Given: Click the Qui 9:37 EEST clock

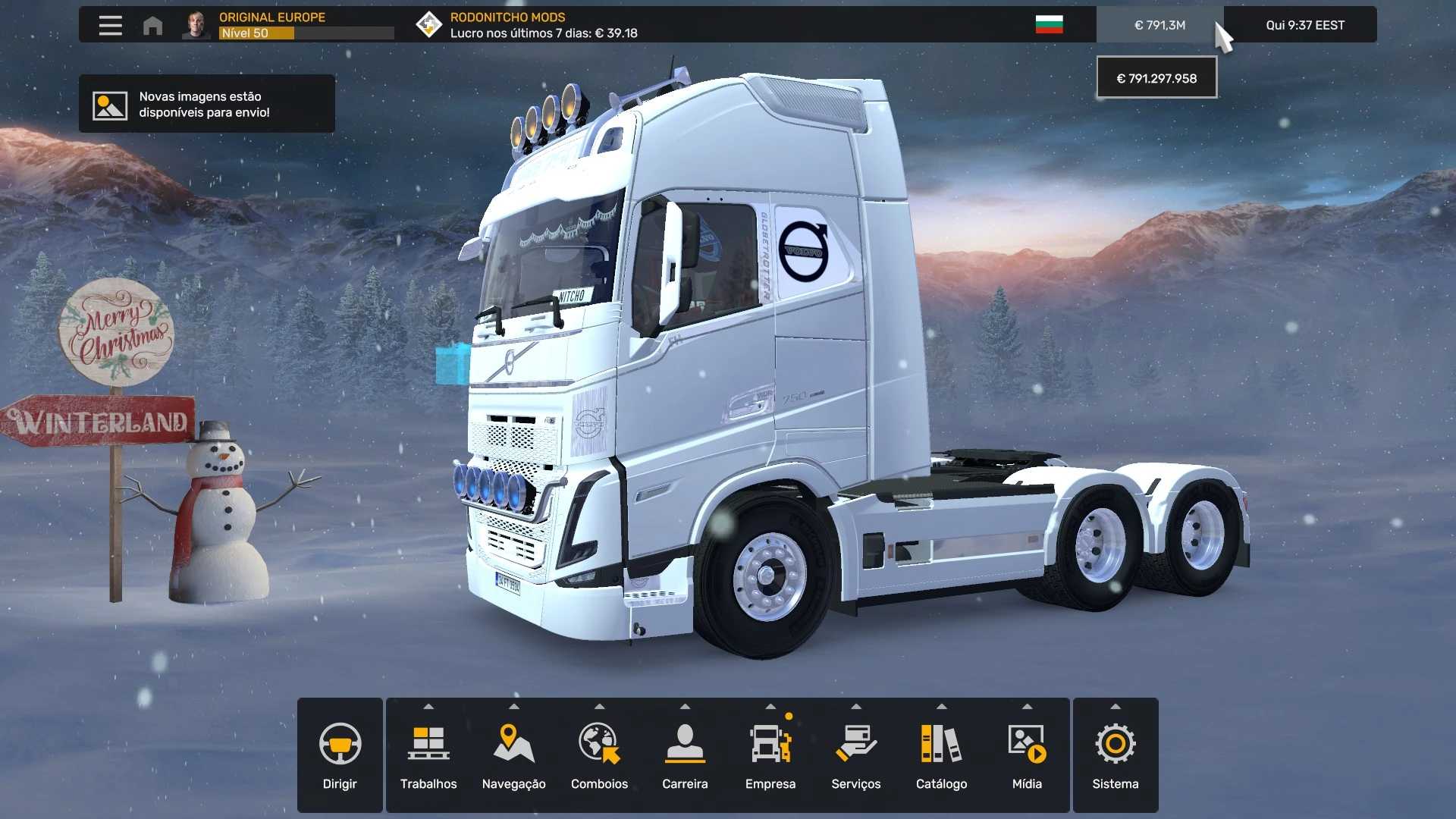Looking at the screenshot, I should click(1304, 25).
